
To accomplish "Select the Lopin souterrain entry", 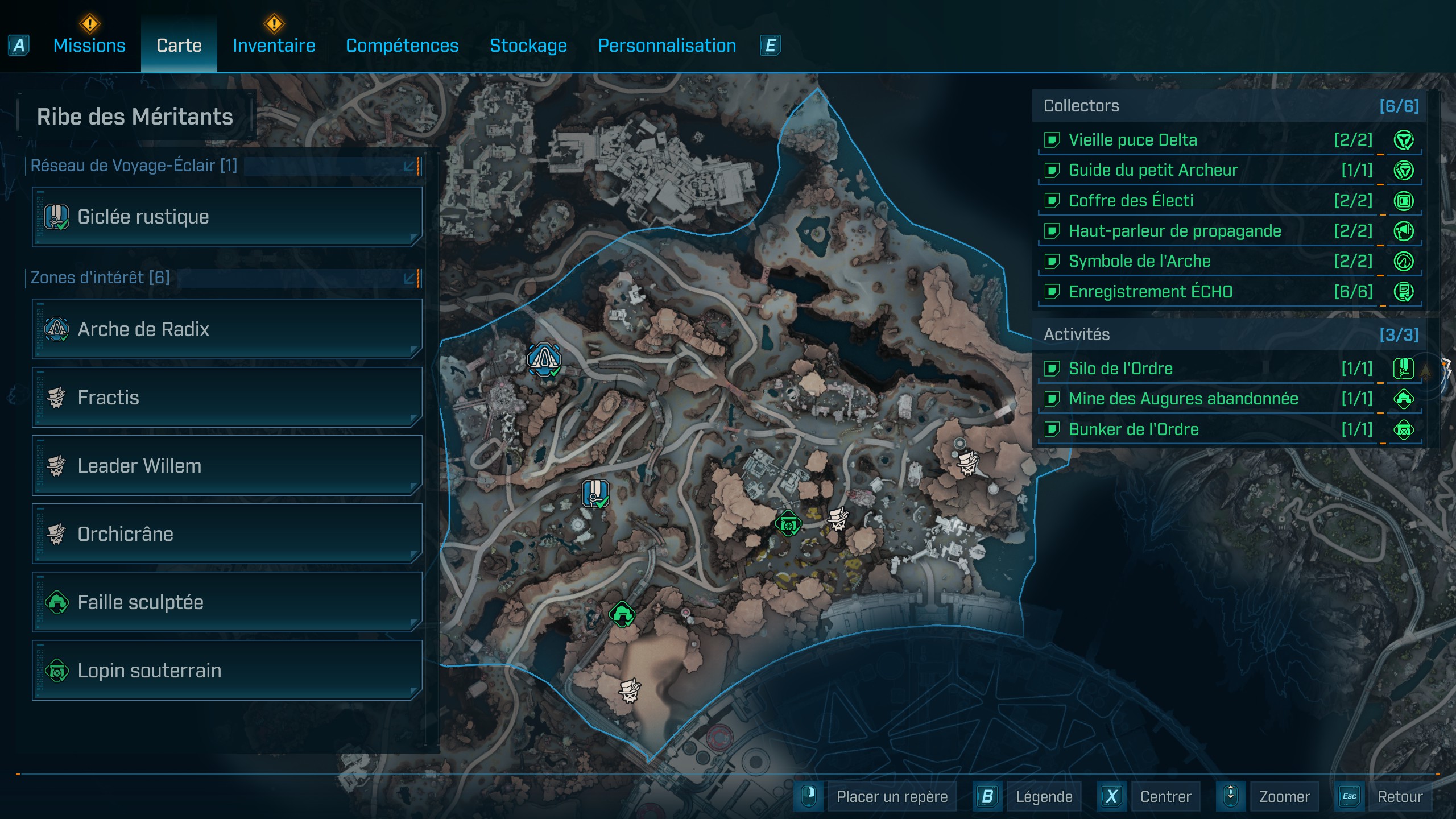I will point(227,671).
